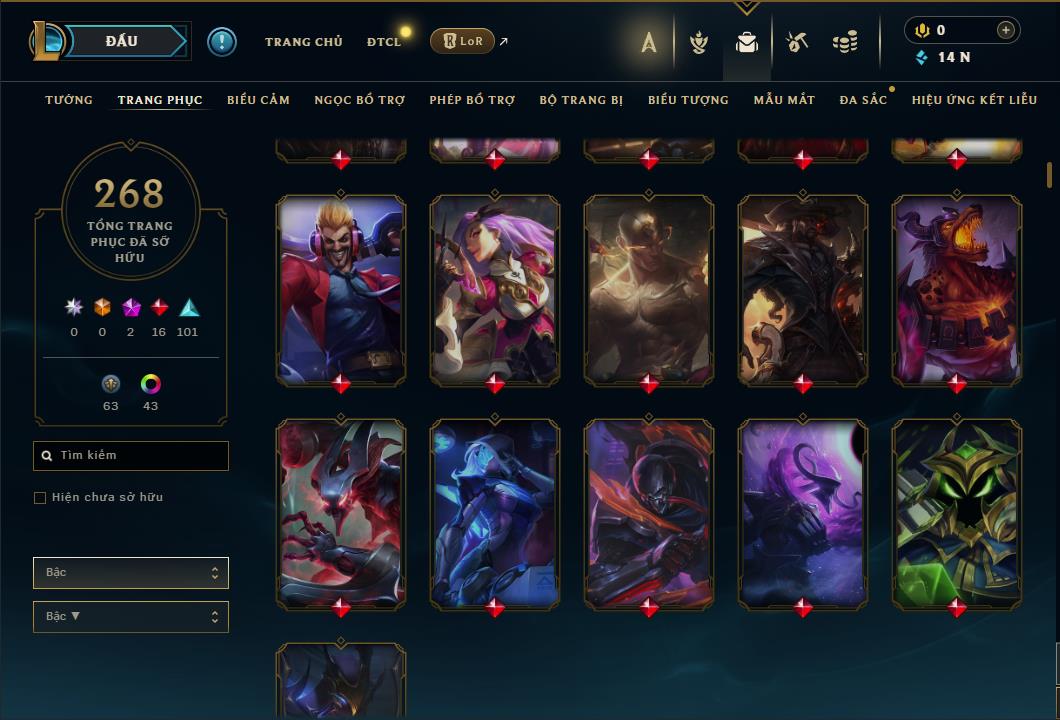
Task: Select the MẪU MẮT tab
Action: point(784,100)
